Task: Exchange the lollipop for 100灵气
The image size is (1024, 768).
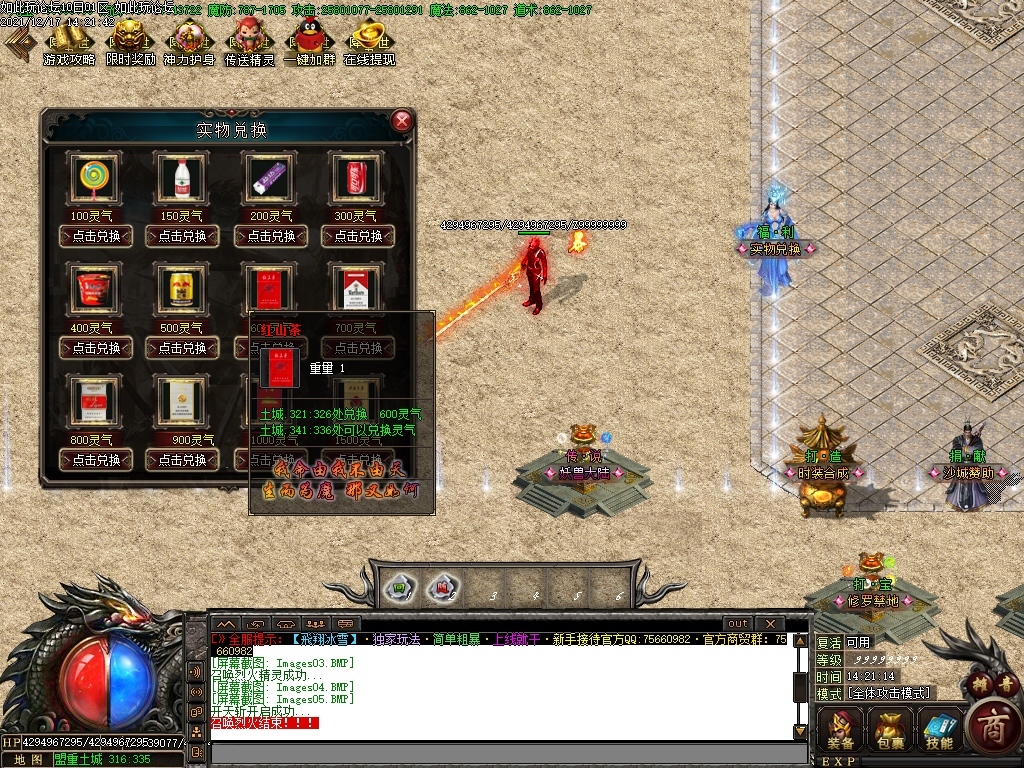Action: pos(97,236)
